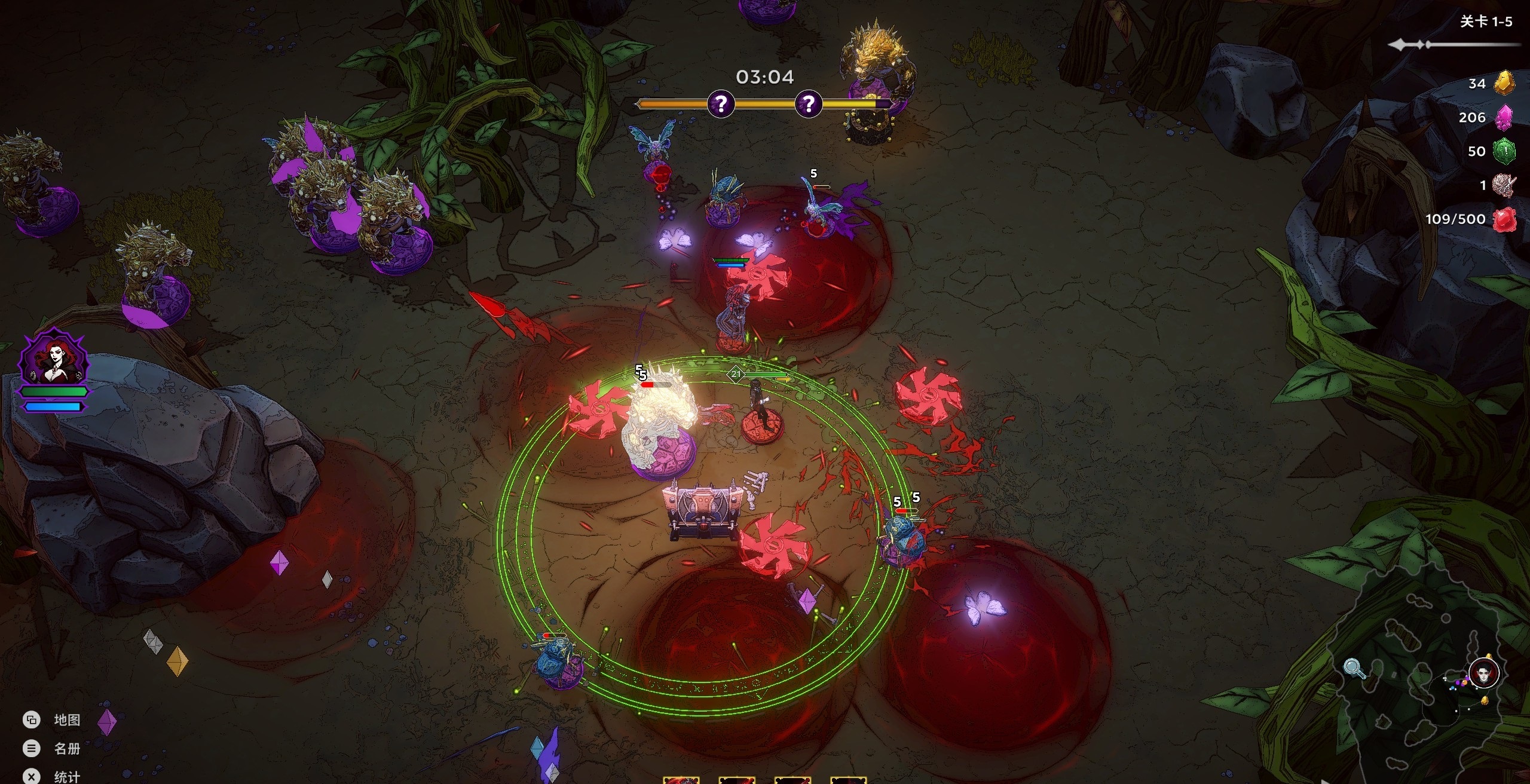Click the green gem currency icon
The height and width of the screenshot is (784, 1530).
click(x=1505, y=151)
